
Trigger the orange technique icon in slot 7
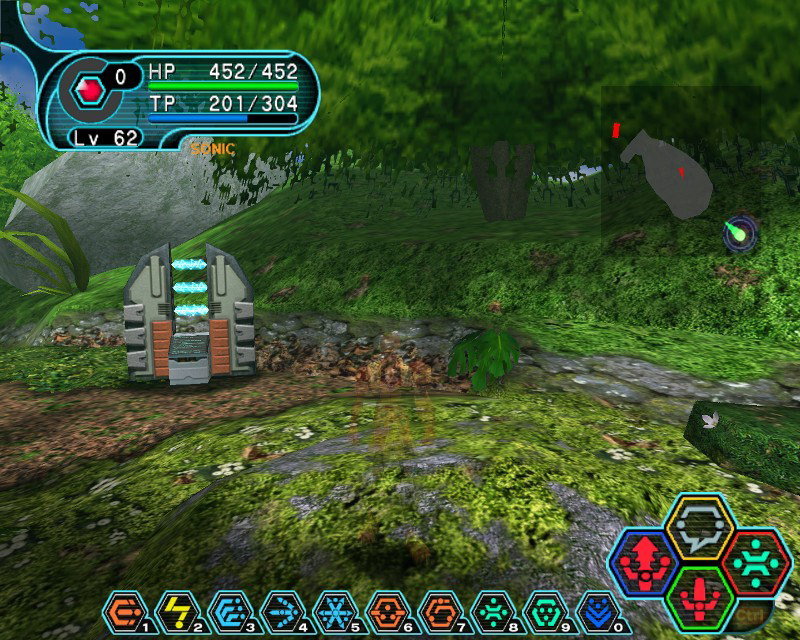point(435,609)
